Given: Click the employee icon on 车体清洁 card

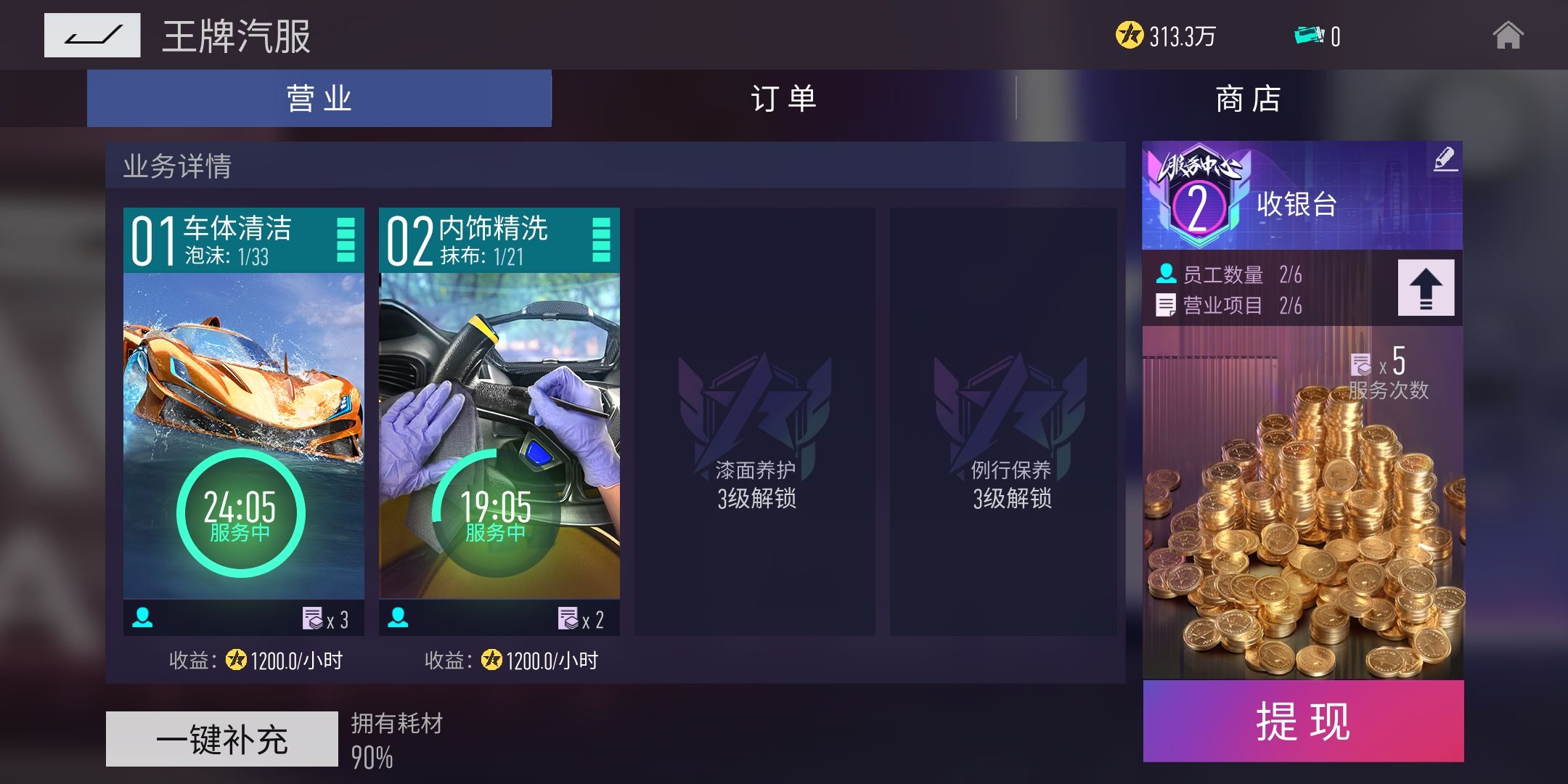Looking at the screenshot, I should tap(144, 618).
